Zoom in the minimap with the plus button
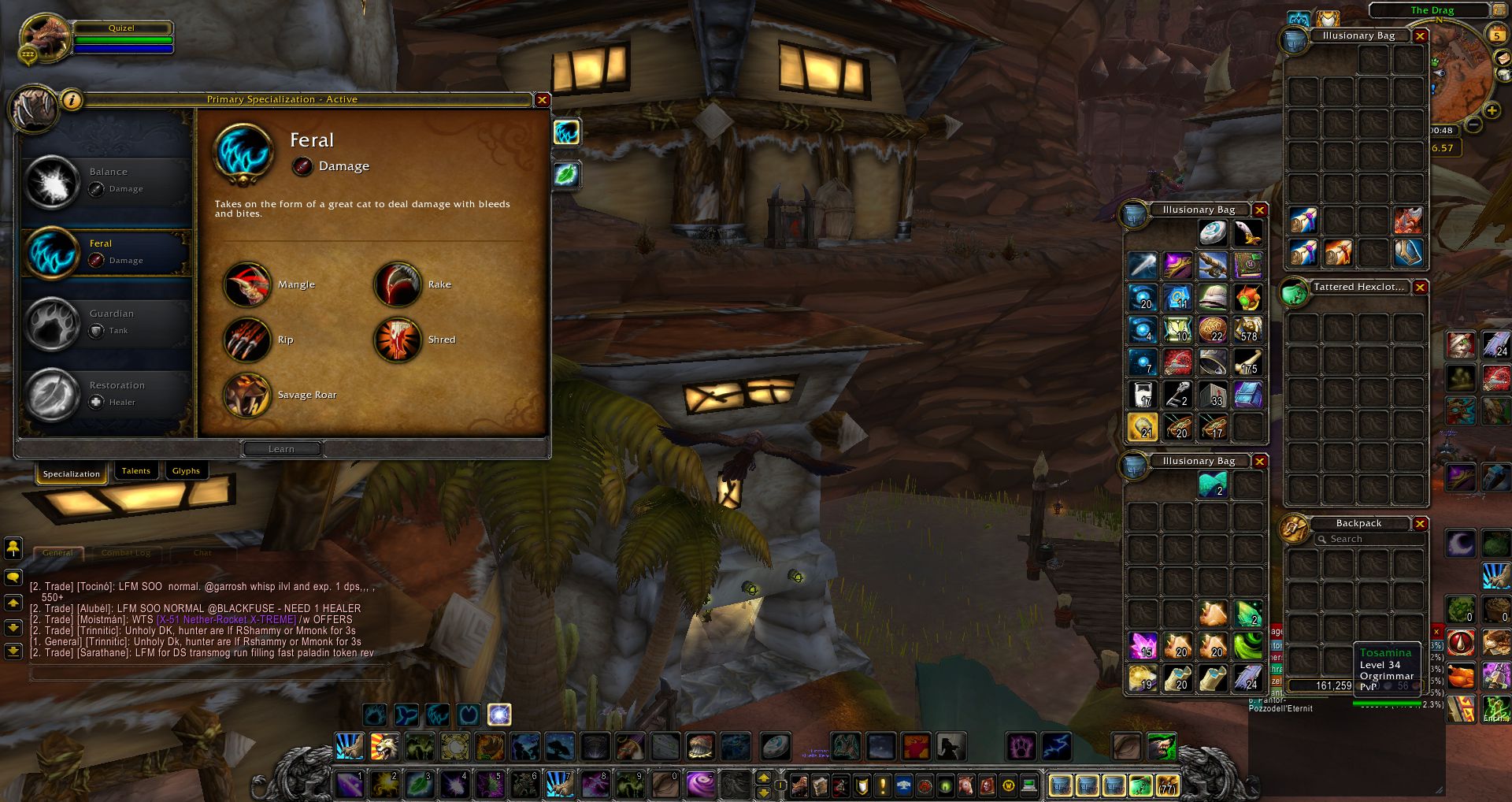The image size is (1512, 802). [1492, 112]
